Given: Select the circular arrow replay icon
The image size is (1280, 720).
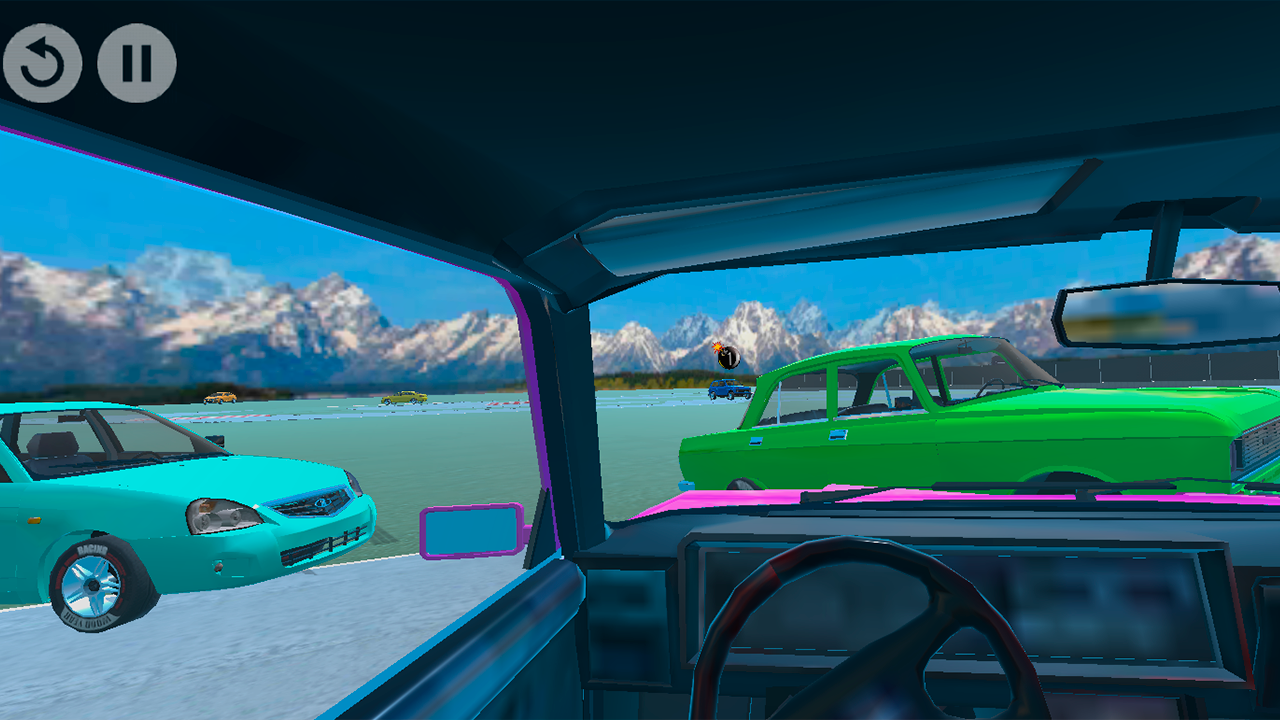Looking at the screenshot, I should (44, 62).
